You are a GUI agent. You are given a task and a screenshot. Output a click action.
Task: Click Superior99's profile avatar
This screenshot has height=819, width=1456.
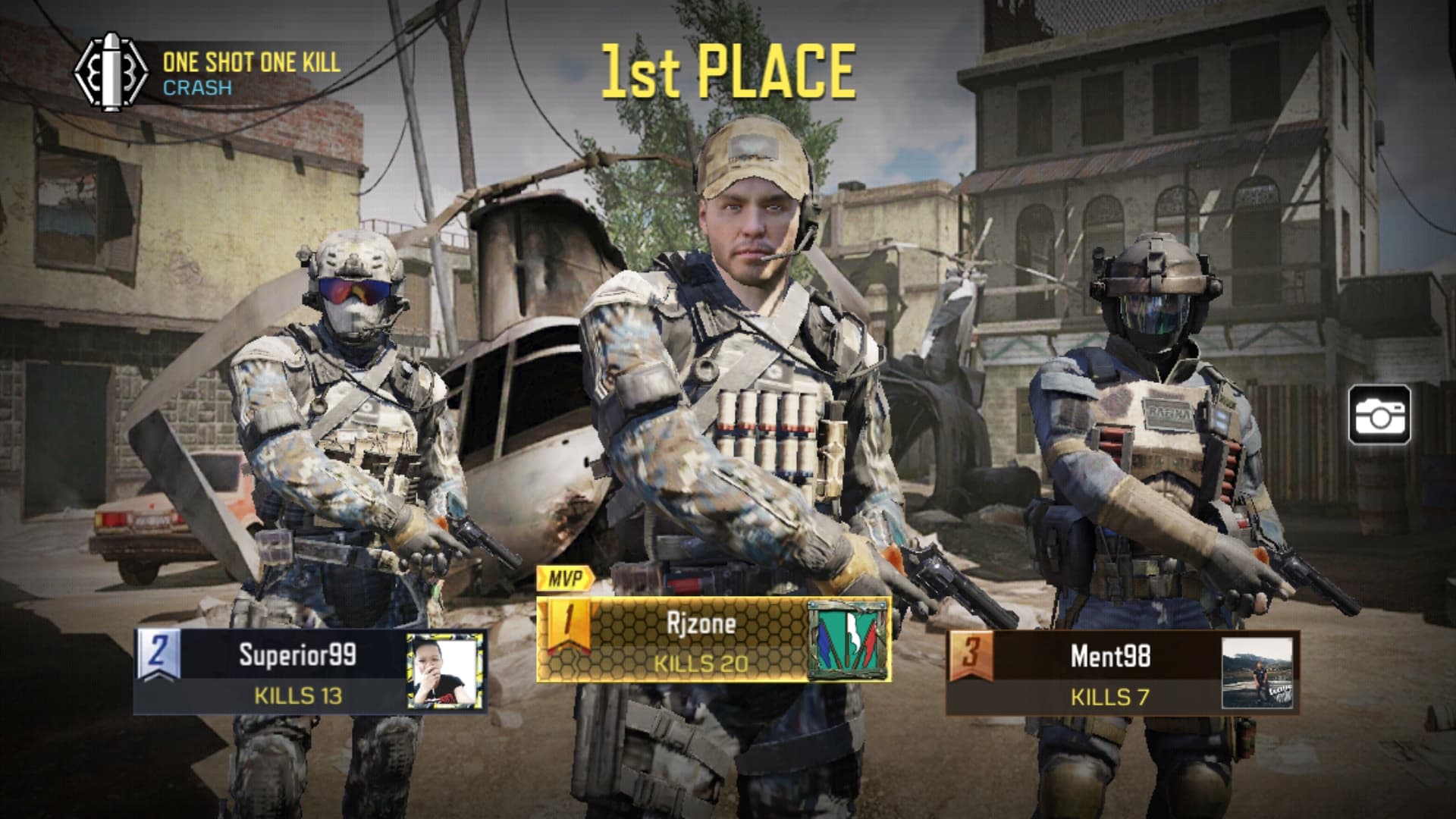click(x=445, y=672)
